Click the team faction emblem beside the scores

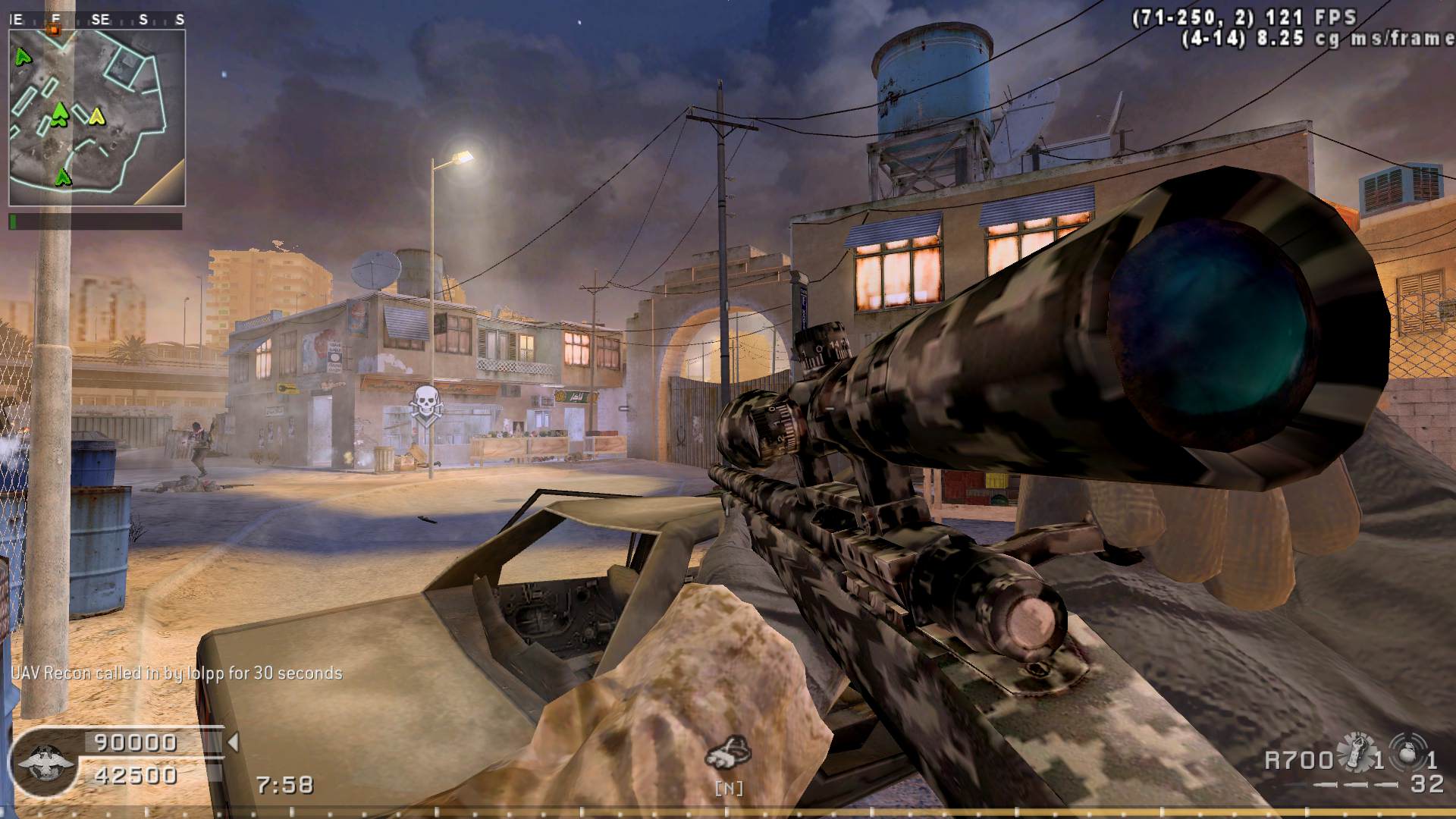(x=45, y=760)
